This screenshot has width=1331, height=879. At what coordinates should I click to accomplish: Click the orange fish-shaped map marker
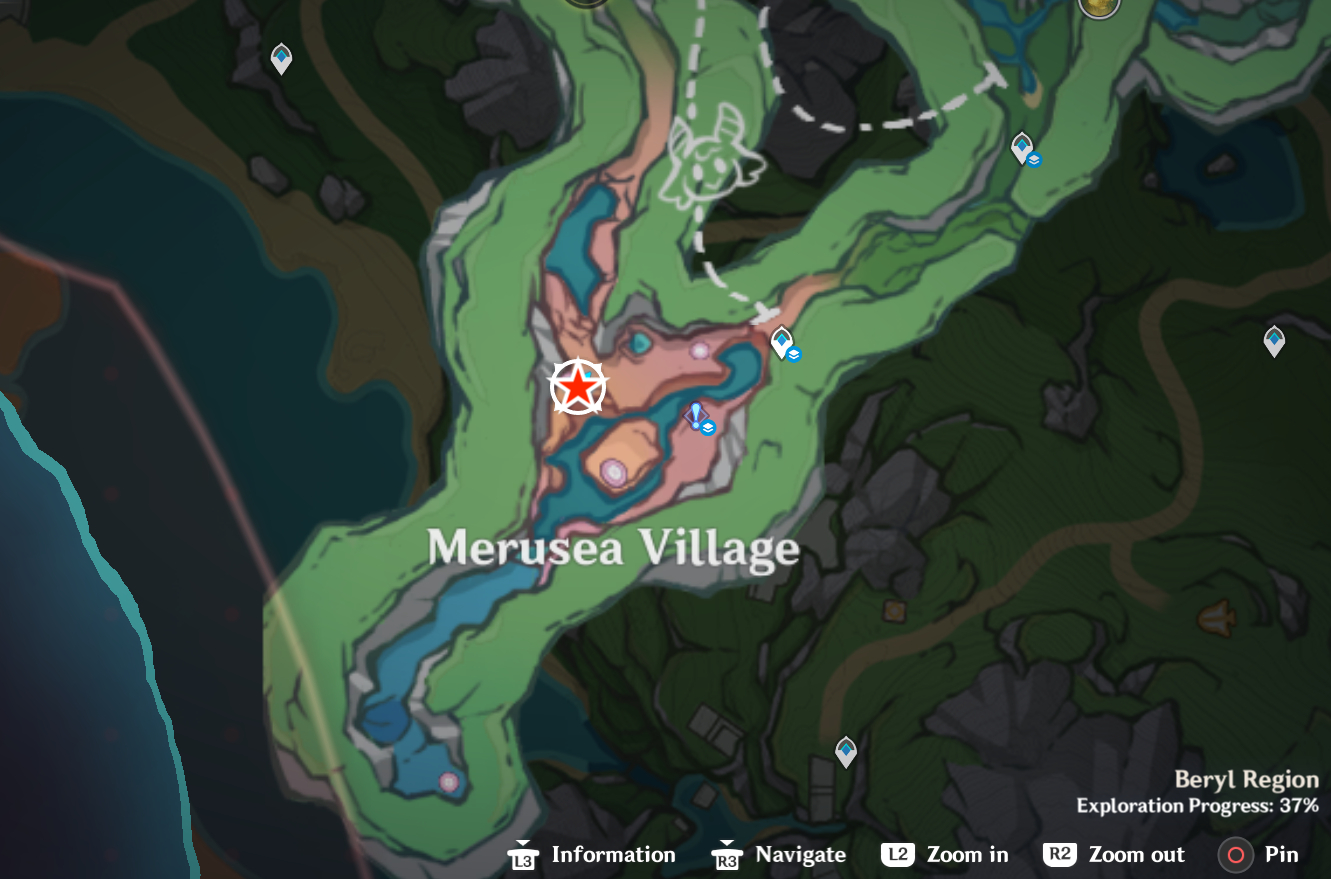1216,618
